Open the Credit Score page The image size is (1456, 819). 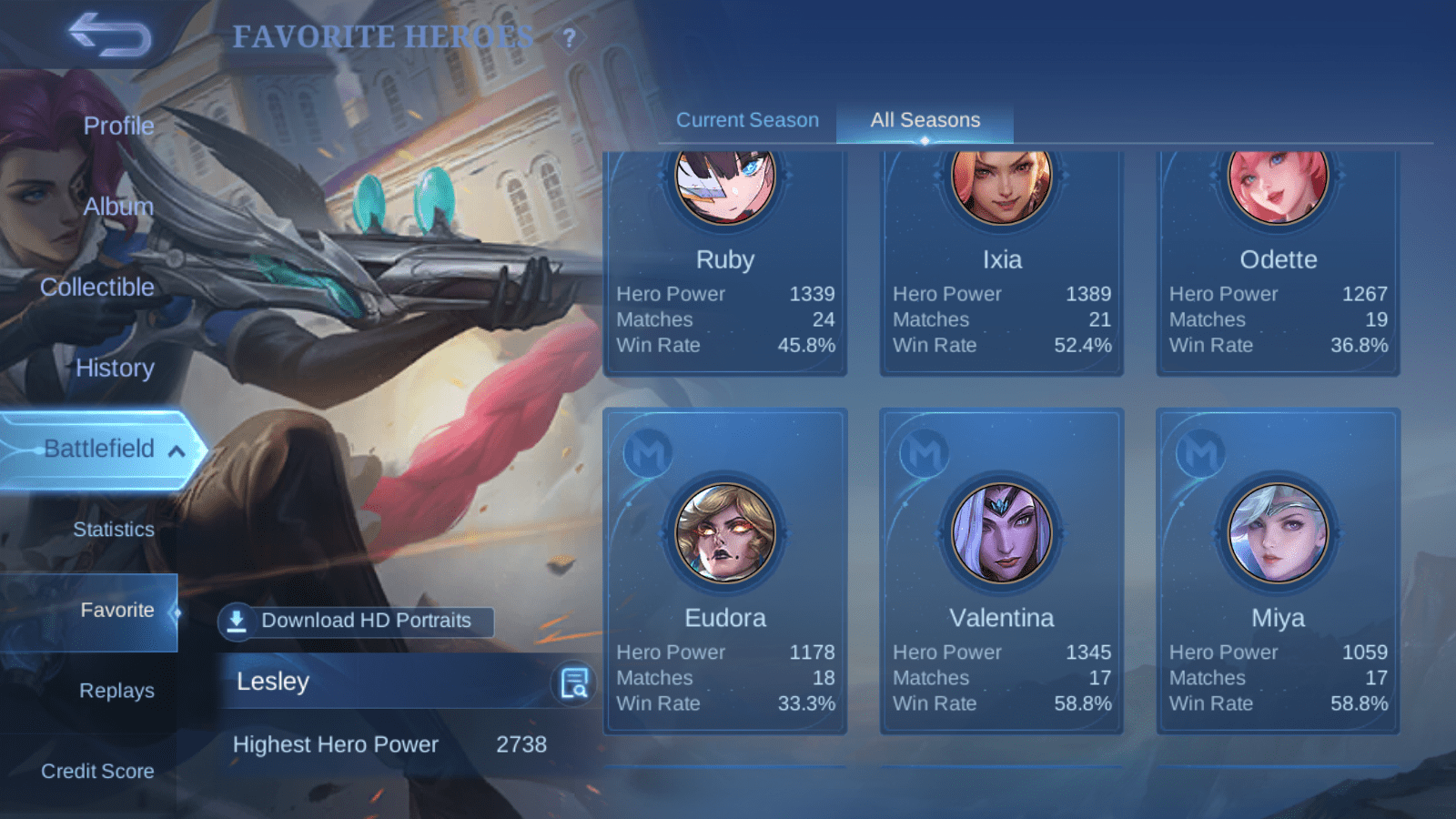(97, 771)
